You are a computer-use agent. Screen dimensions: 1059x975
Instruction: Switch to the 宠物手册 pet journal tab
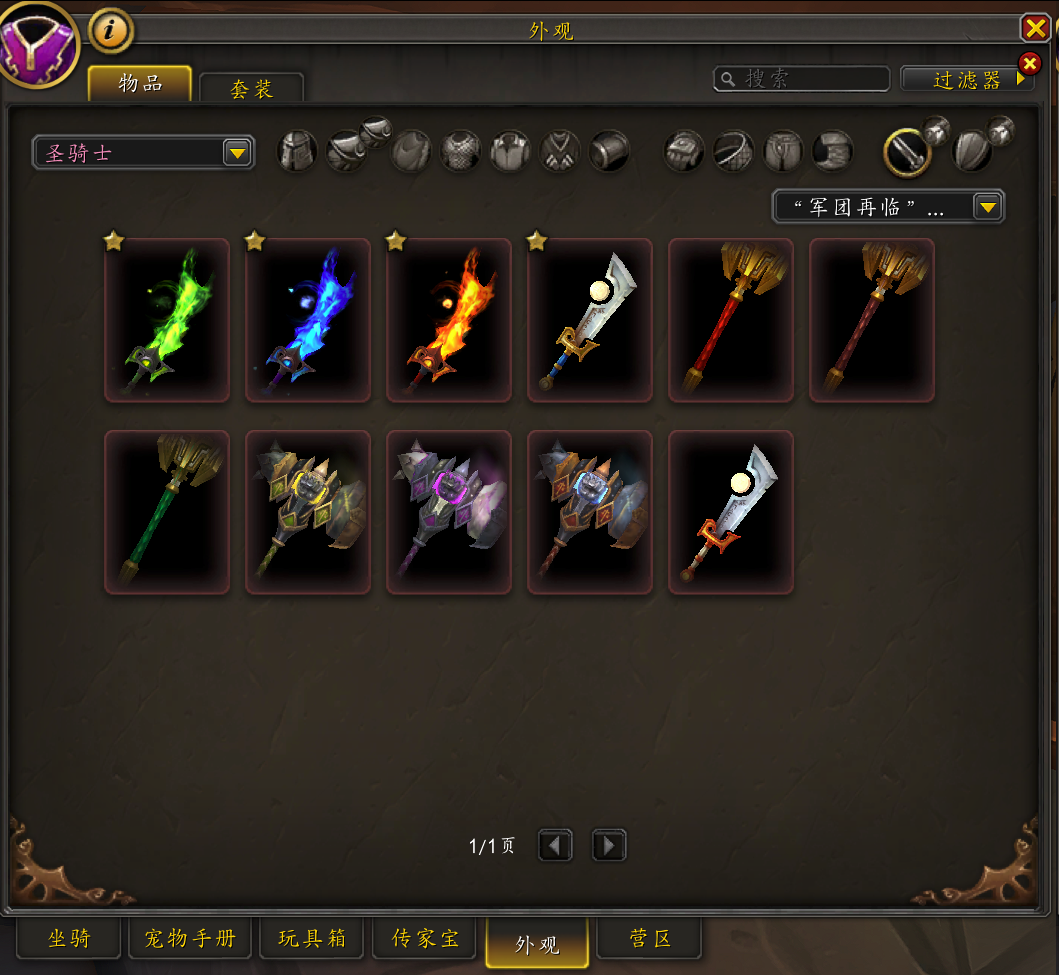click(190, 939)
